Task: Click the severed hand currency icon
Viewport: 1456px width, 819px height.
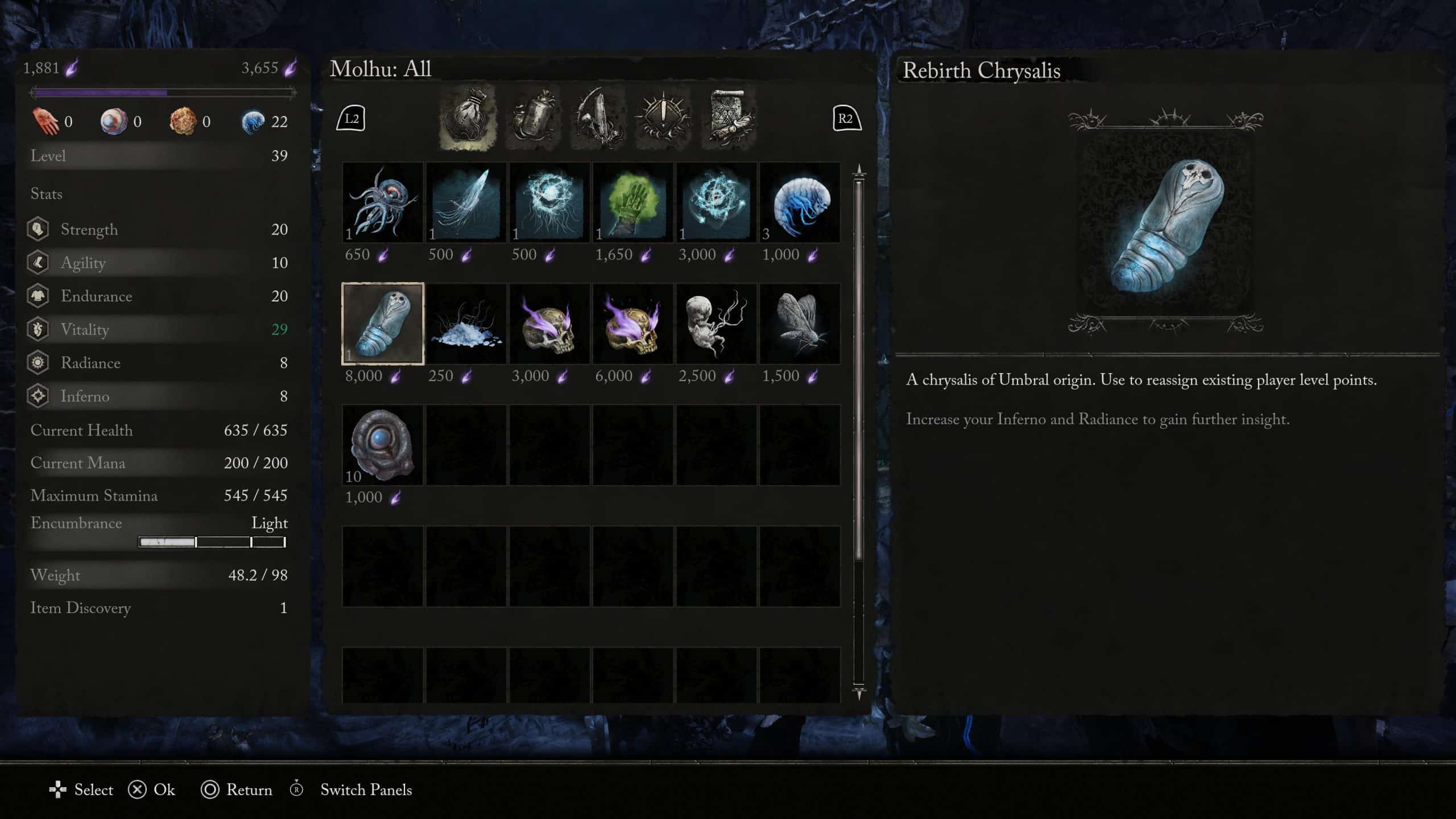Action: (47, 121)
